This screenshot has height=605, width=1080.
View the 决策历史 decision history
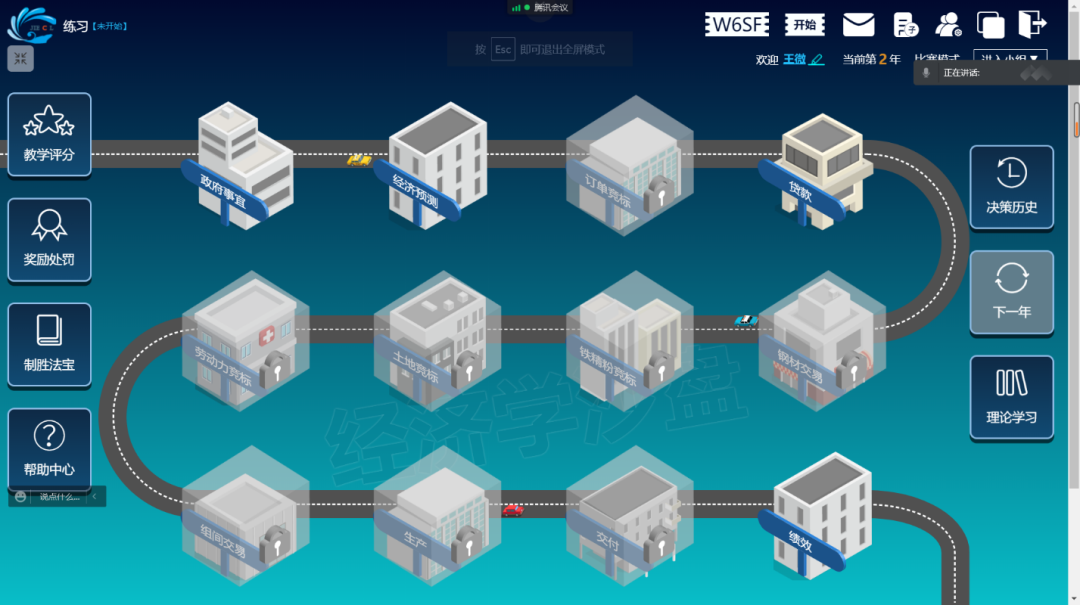pos(1011,187)
